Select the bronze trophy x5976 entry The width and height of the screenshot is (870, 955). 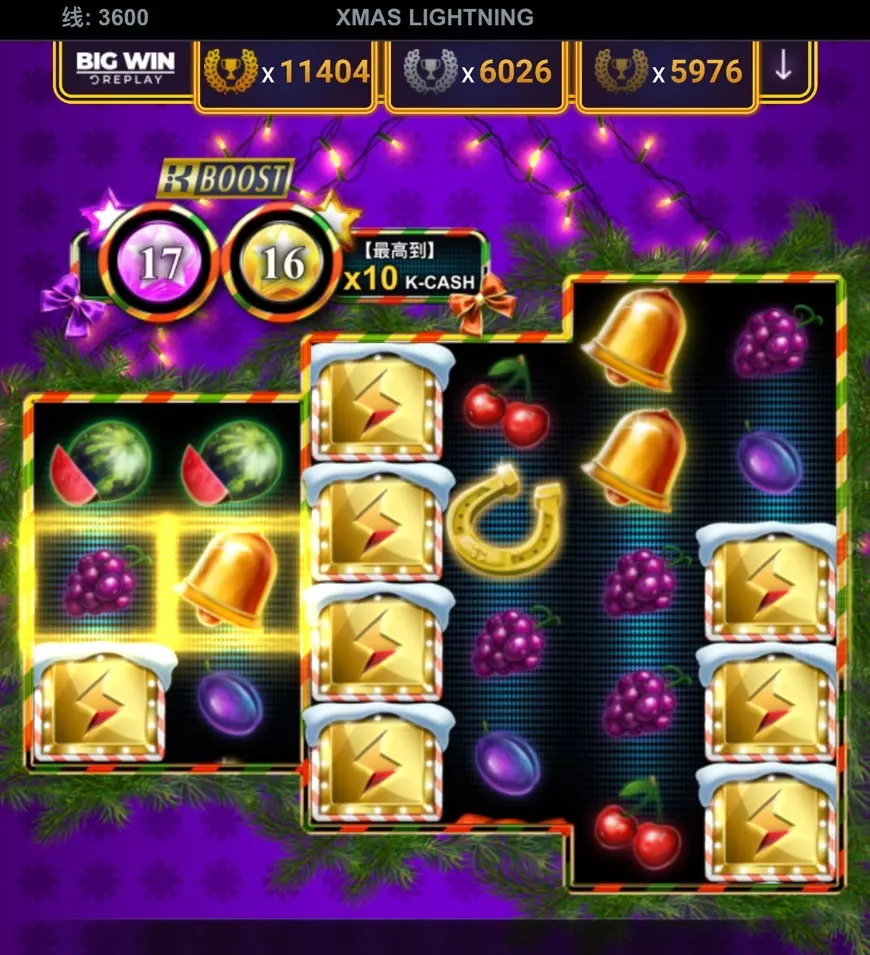[x=669, y=72]
